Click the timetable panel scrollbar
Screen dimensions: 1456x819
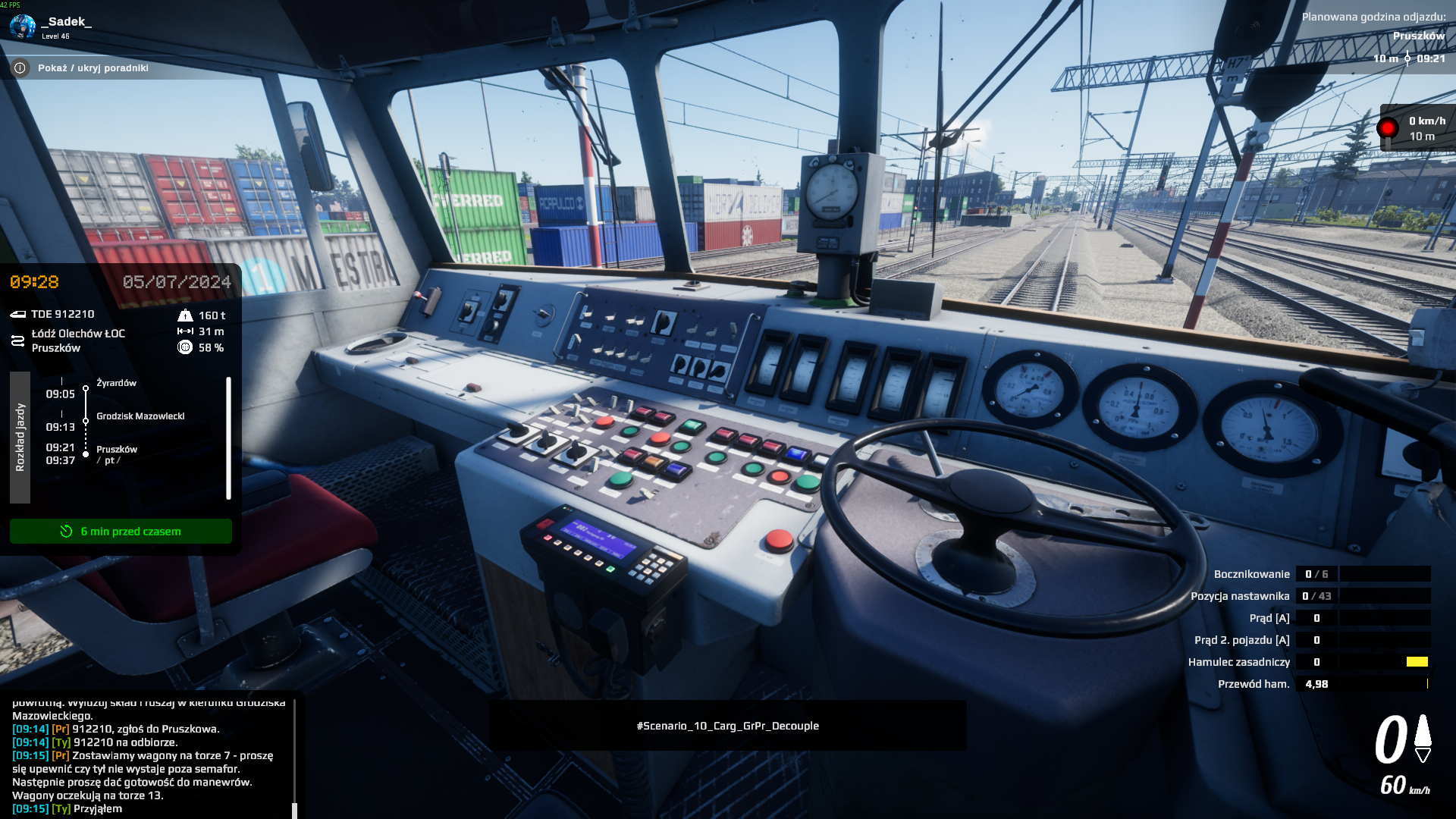tap(228, 438)
